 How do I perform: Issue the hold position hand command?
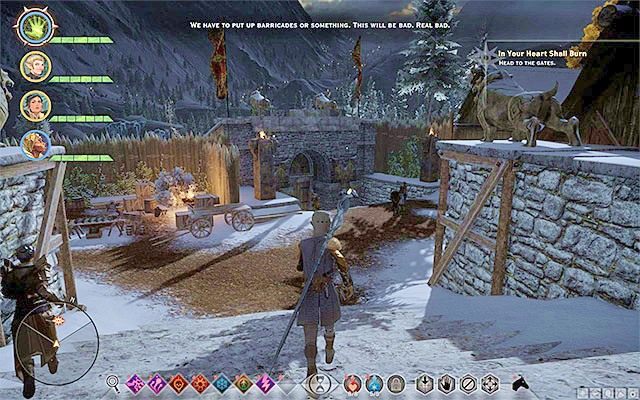pyautogui.click(x=446, y=382)
